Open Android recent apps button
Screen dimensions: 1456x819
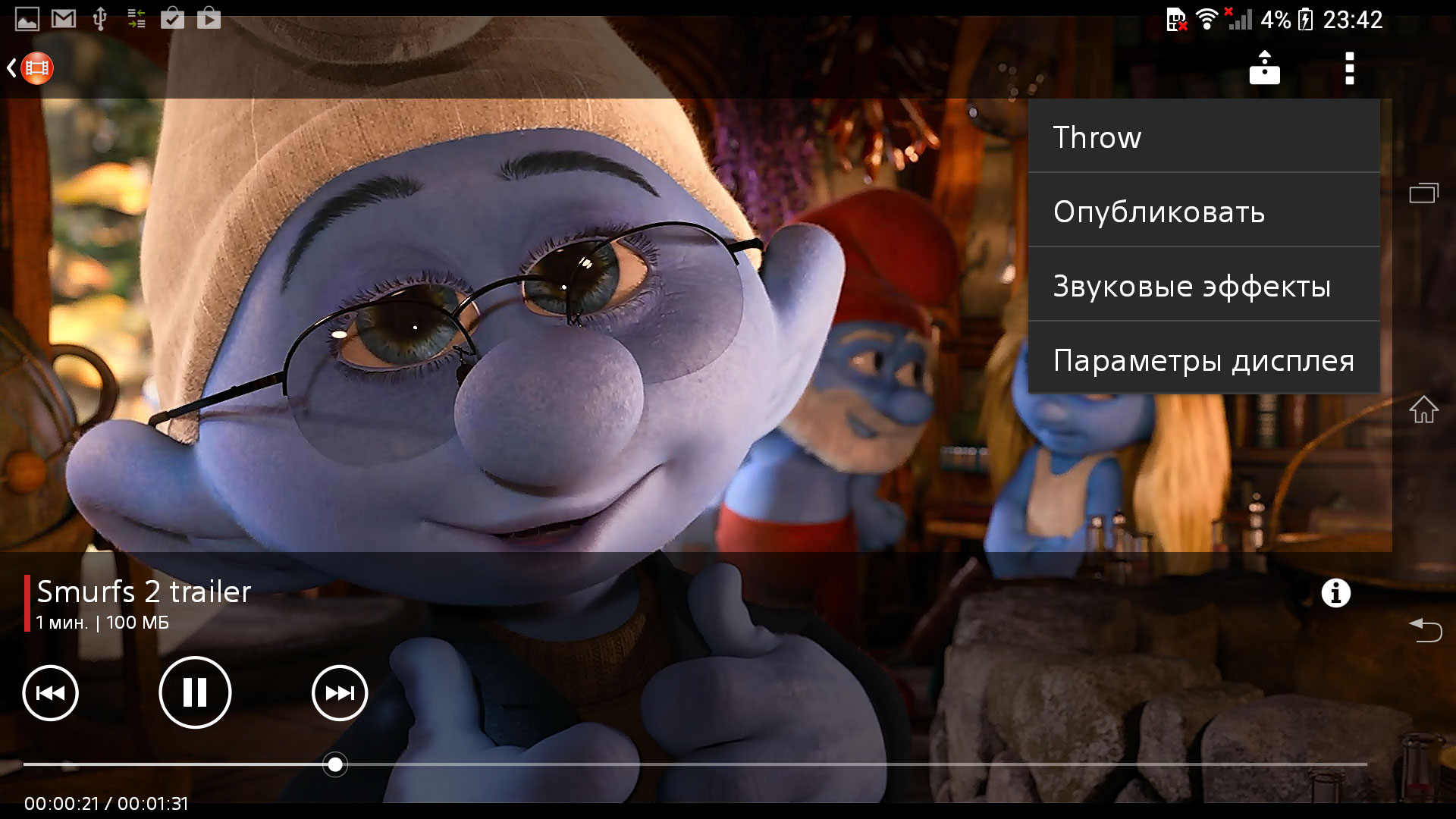tap(1423, 193)
